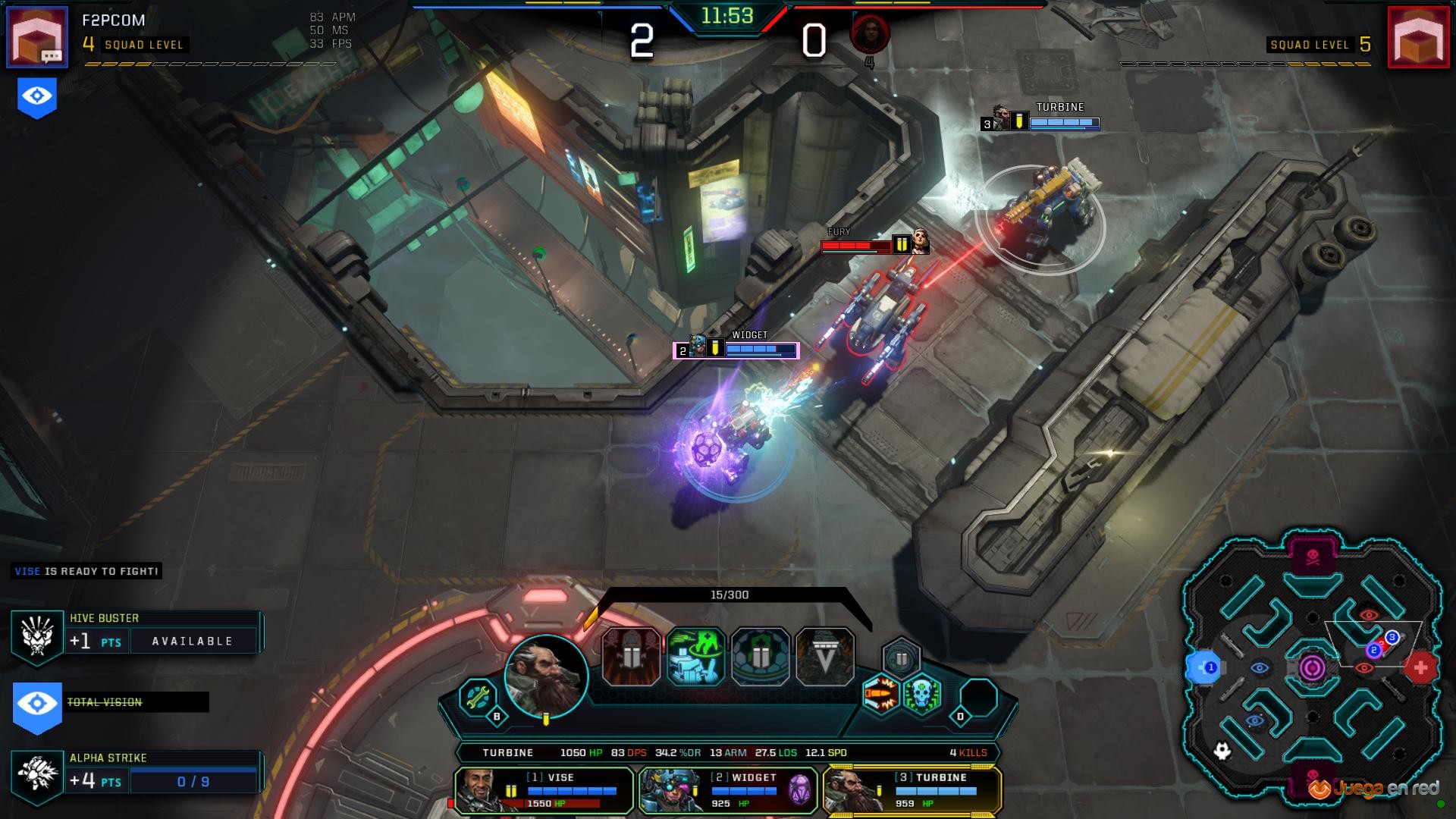Click the red cross base on minimap
This screenshot has height=819, width=1456.
[1420, 668]
